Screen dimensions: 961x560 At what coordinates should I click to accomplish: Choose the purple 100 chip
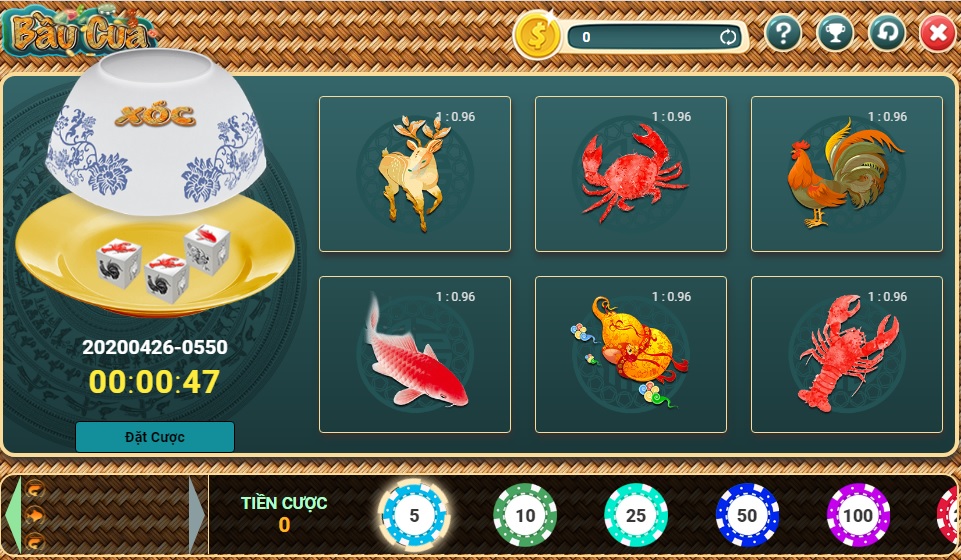coord(858,516)
